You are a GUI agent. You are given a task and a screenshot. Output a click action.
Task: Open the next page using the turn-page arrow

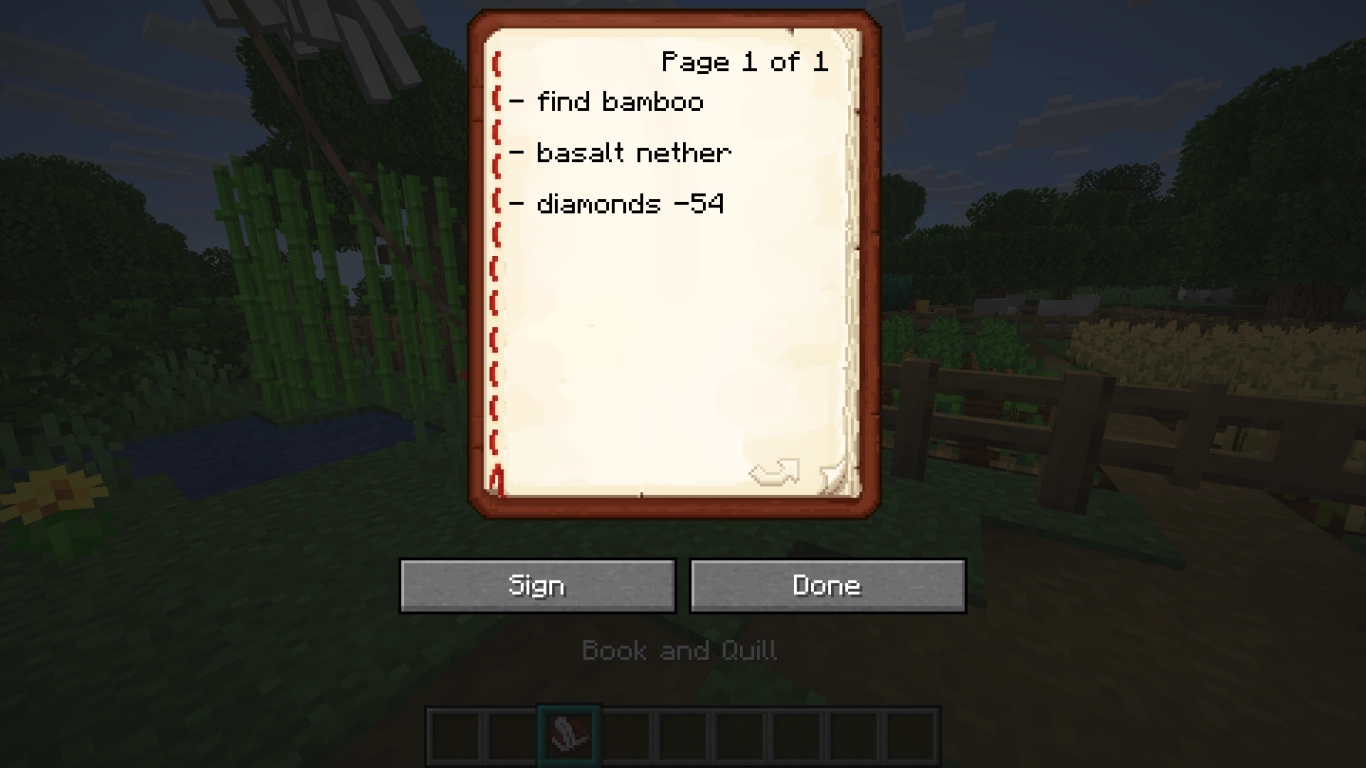coord(775,471)
